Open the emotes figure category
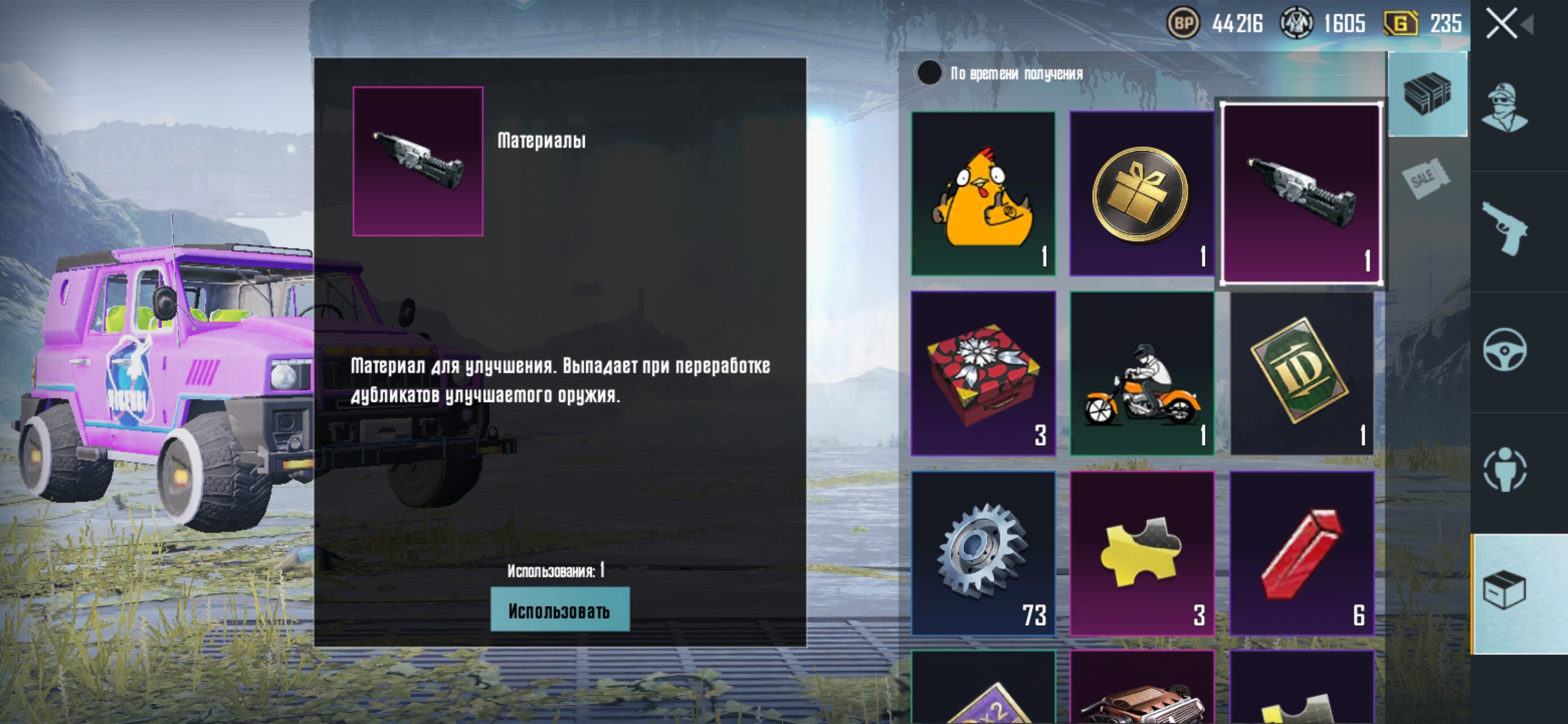 [x=1505, y=470]
